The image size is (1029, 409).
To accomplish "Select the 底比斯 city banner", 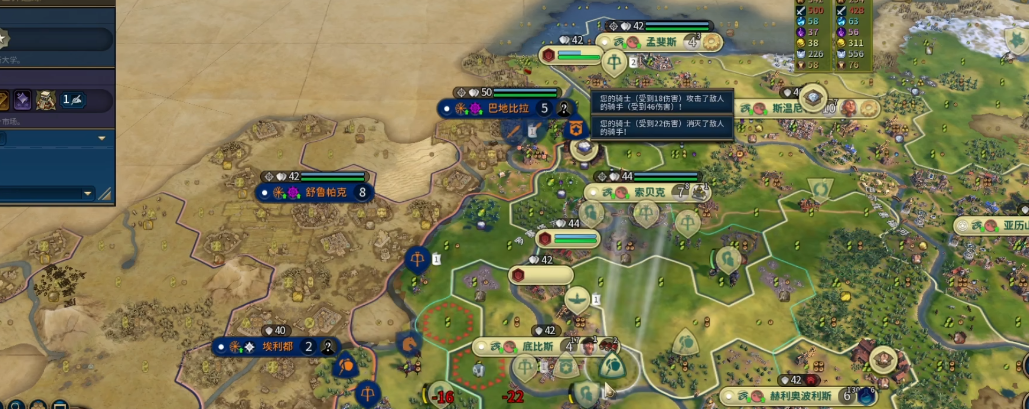I will coord(536,346).
